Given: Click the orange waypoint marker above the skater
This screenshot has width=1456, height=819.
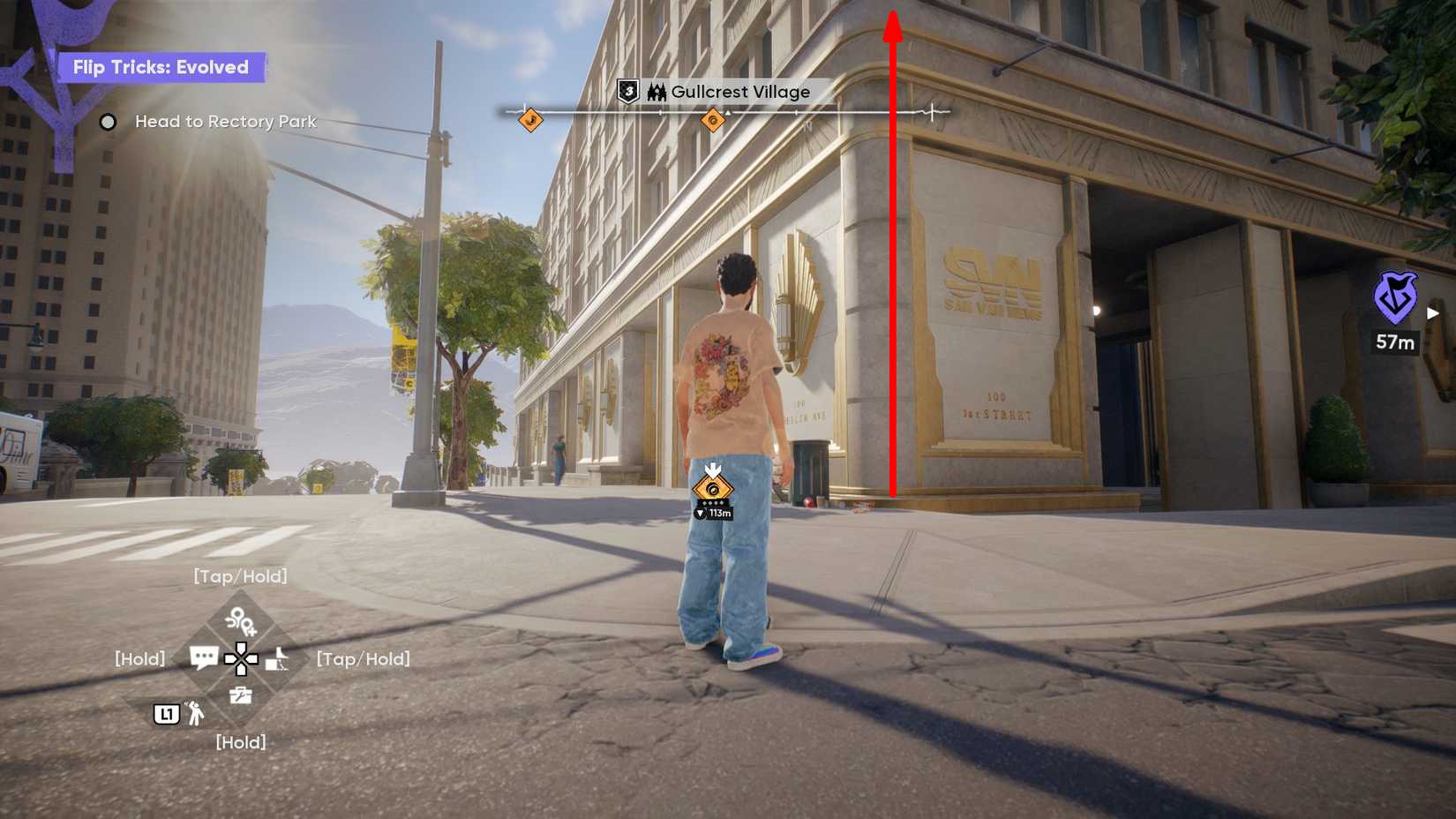Looking at the screenshot, I should (713, 486).
